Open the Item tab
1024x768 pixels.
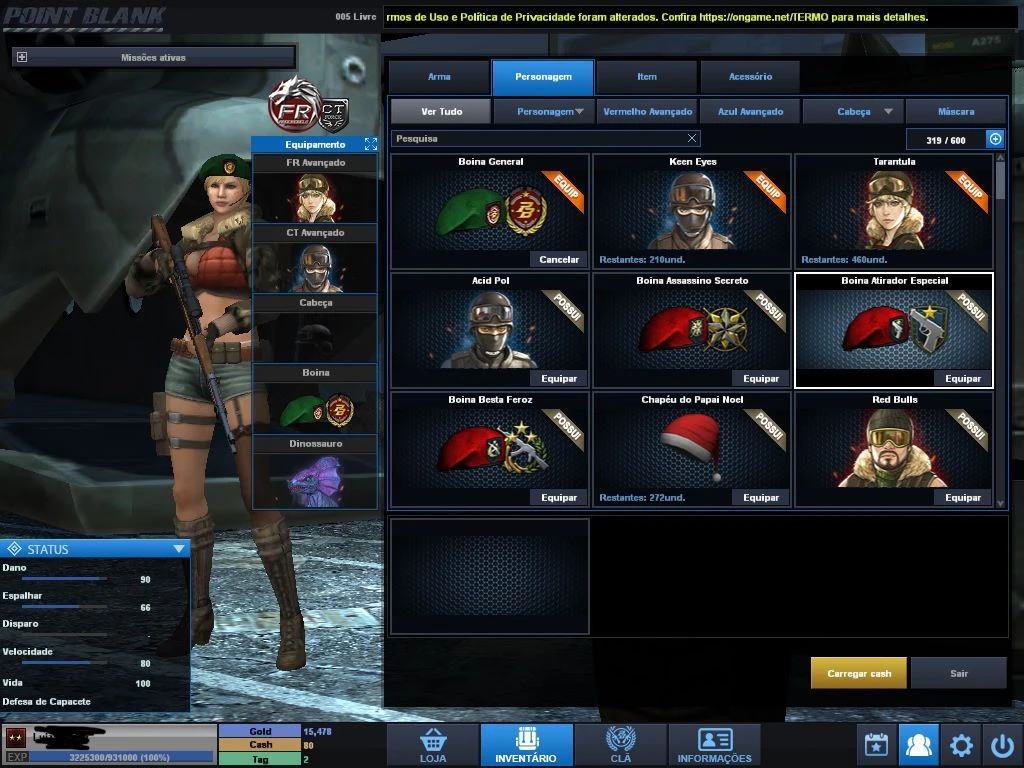(647, 77)
